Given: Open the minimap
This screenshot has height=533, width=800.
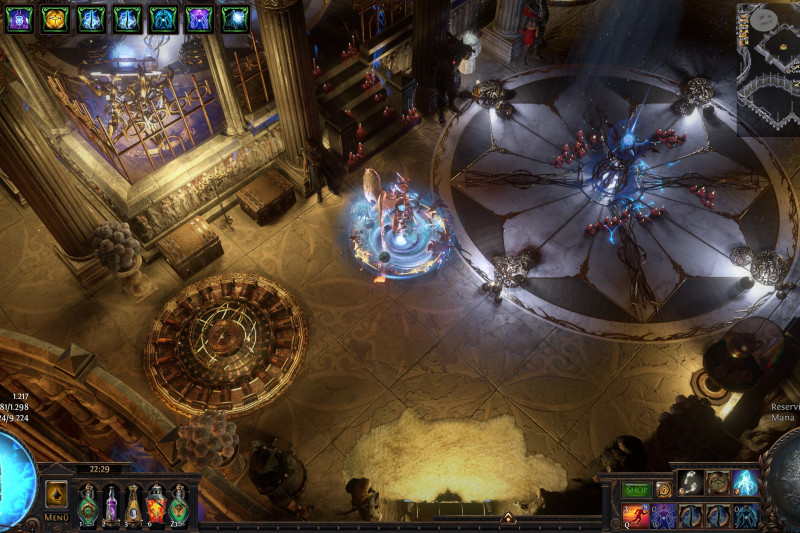Looking at the screenshot, I should 768,68.
